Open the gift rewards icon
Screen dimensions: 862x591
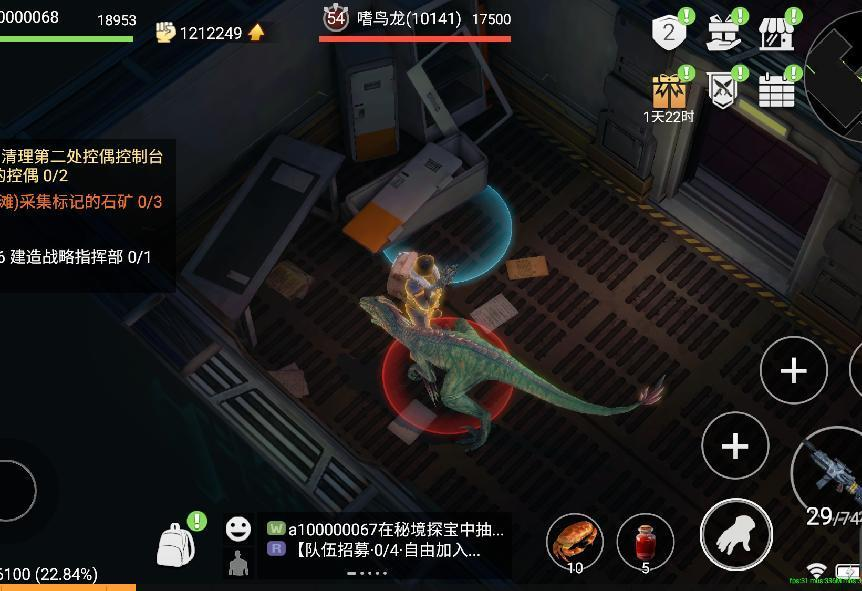724,33
